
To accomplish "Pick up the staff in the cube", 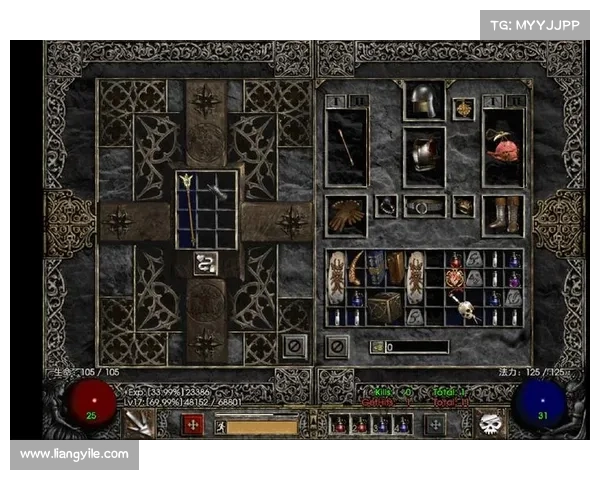I will pos(186,209).
